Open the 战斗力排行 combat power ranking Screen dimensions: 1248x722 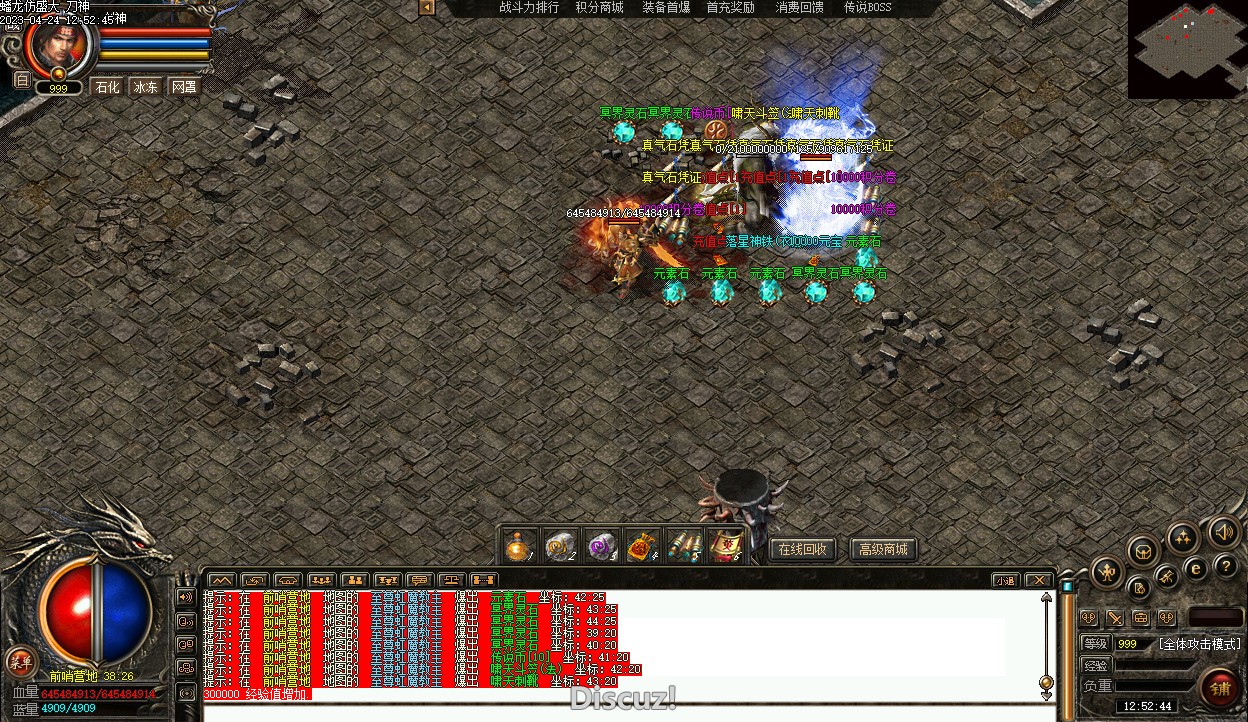point(529,7)
